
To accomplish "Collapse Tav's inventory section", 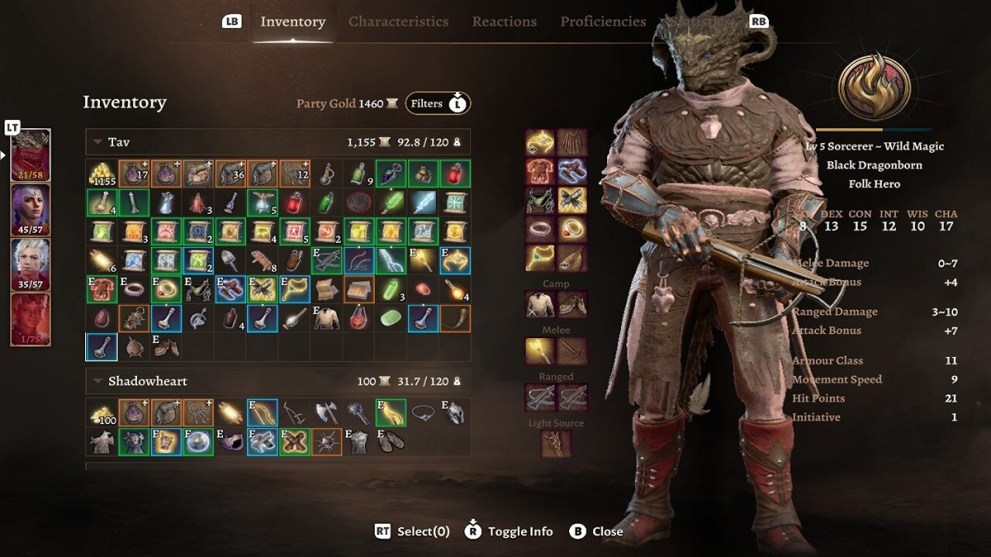I will coord(98,143).
